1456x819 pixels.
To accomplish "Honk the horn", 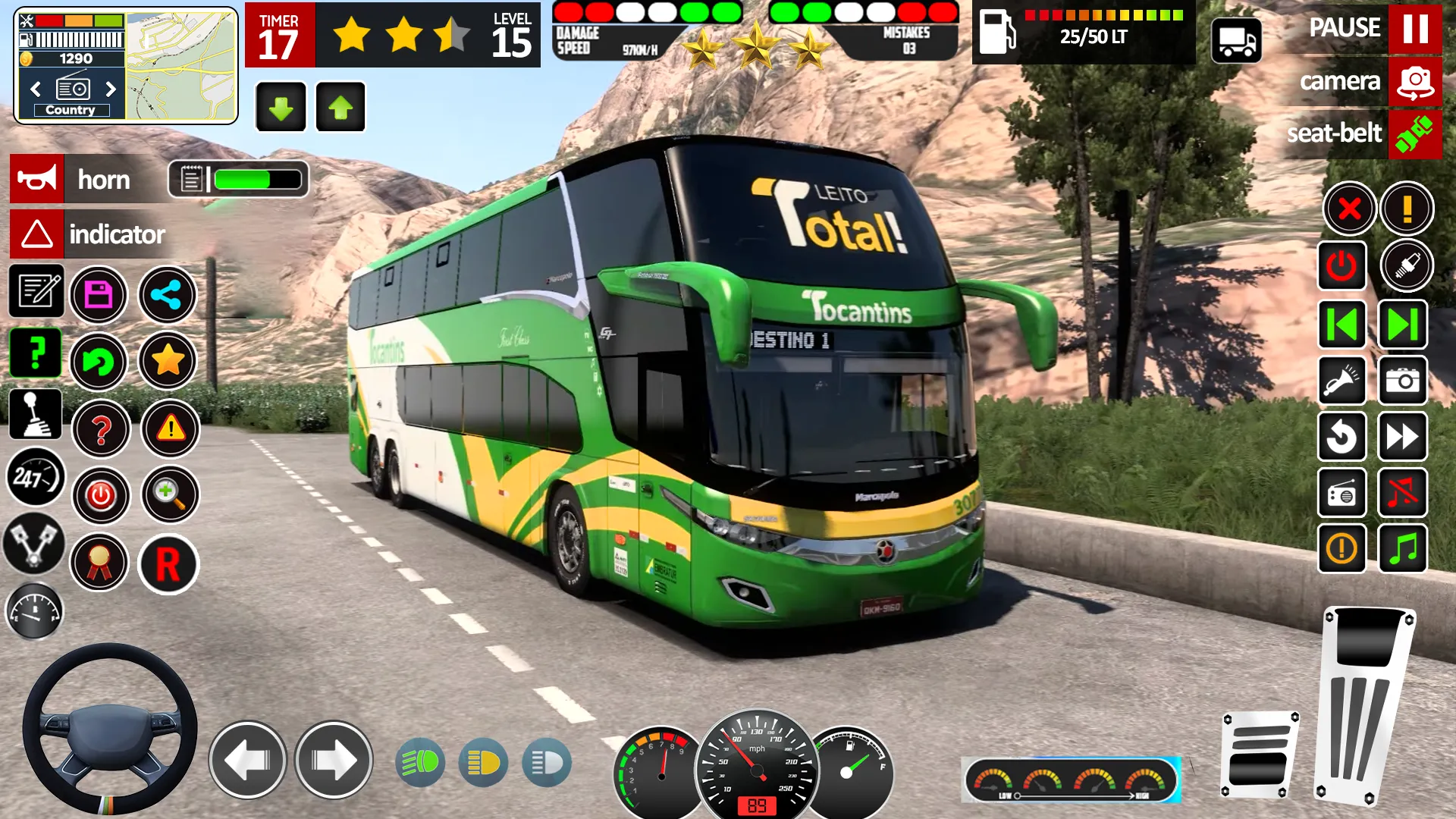I will (37, 179).
